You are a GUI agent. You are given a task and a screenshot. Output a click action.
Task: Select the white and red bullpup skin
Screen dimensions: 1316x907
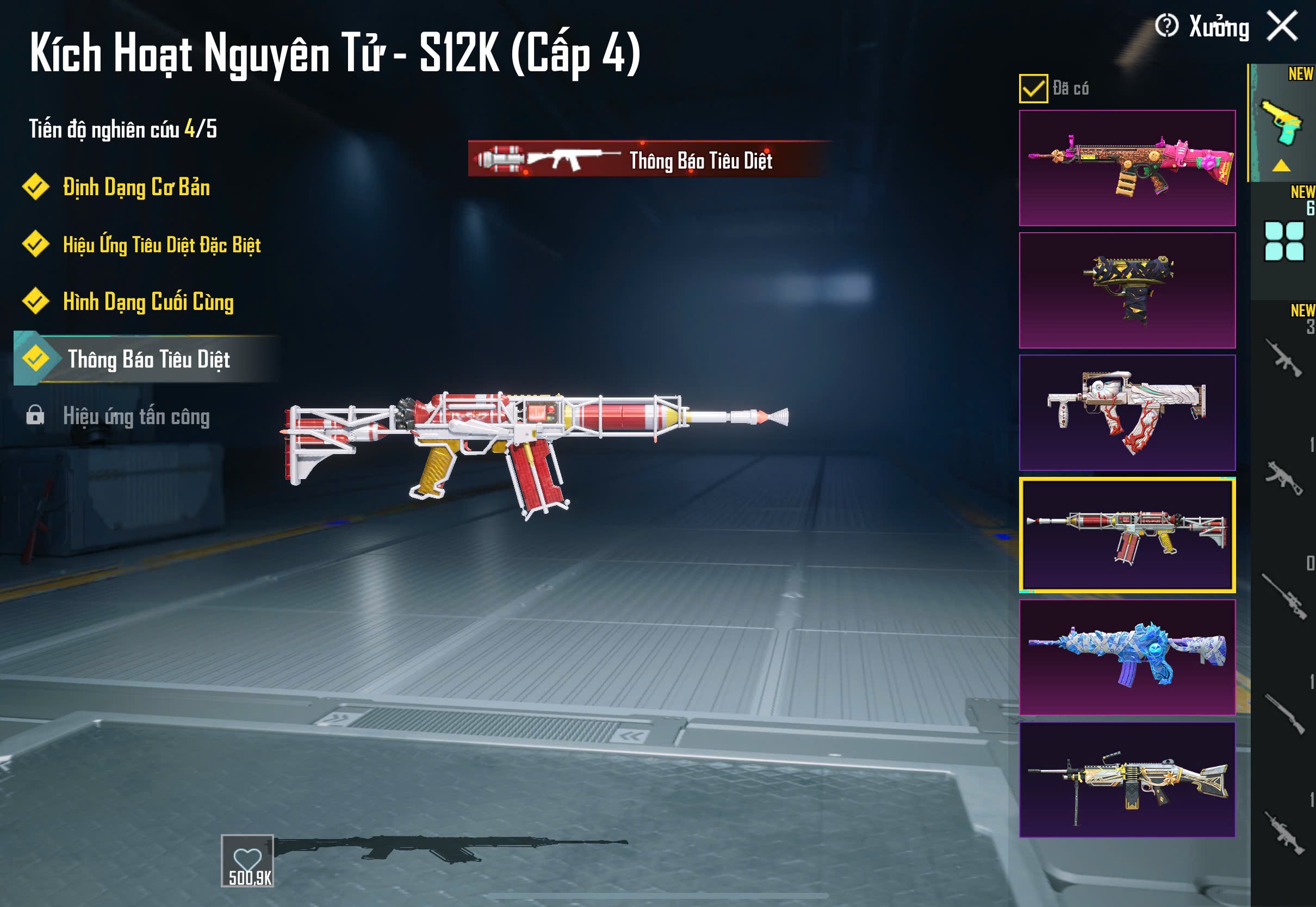click(x=1127, y=413)
